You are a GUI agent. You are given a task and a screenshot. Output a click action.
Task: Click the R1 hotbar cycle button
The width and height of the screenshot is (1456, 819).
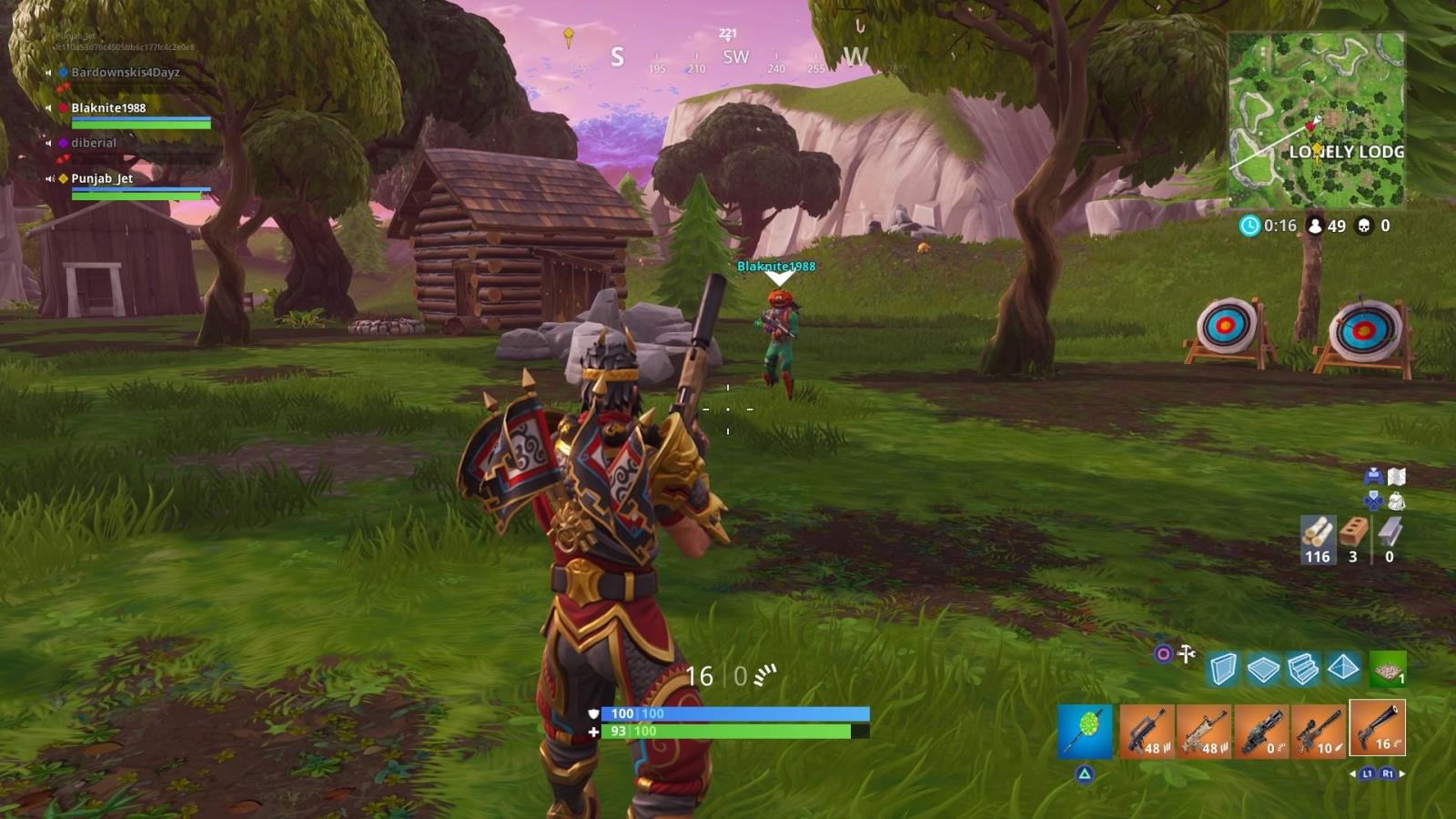[x=1389, y=774]
